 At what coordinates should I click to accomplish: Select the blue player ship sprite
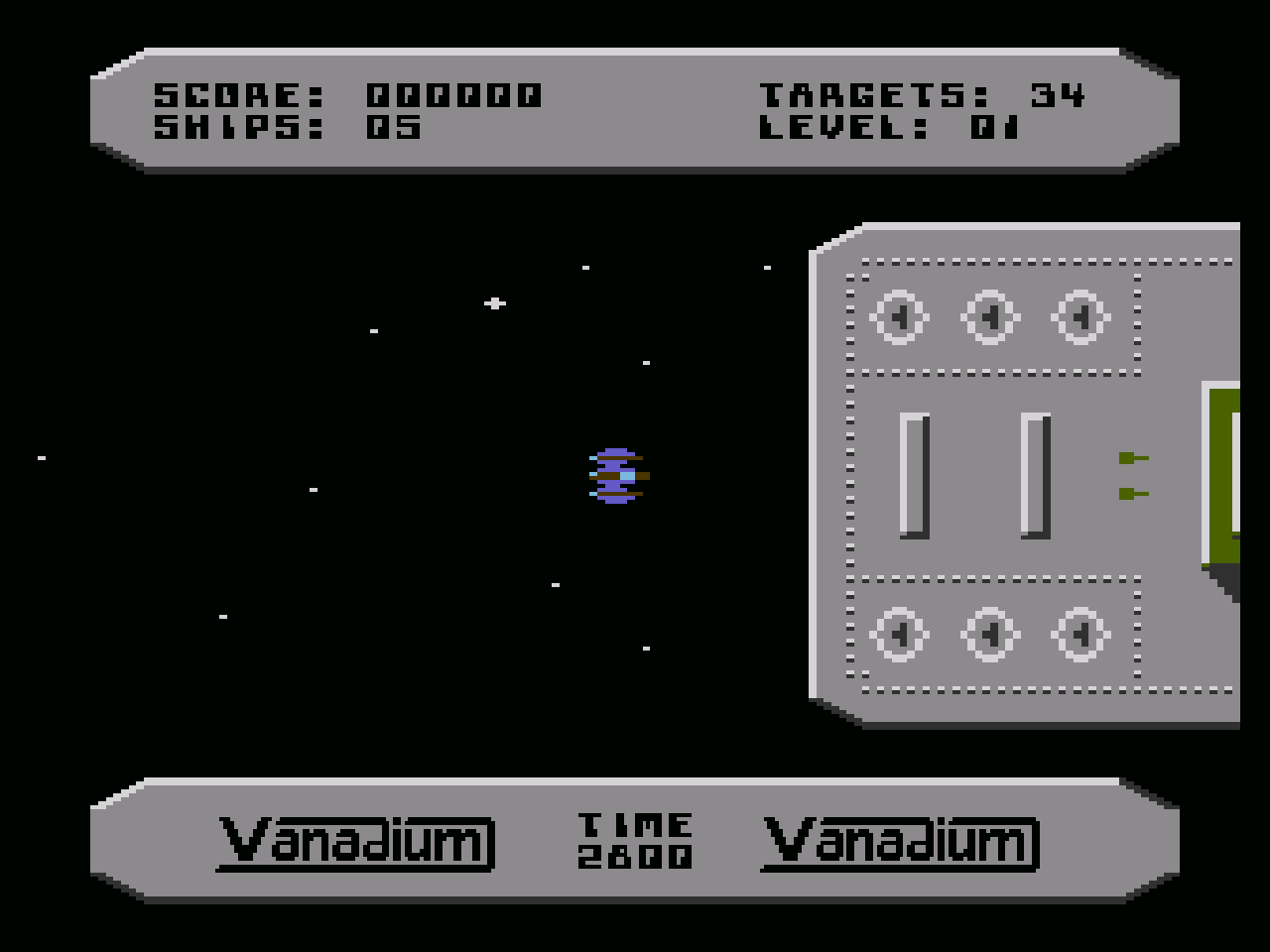tap(615, 477)
